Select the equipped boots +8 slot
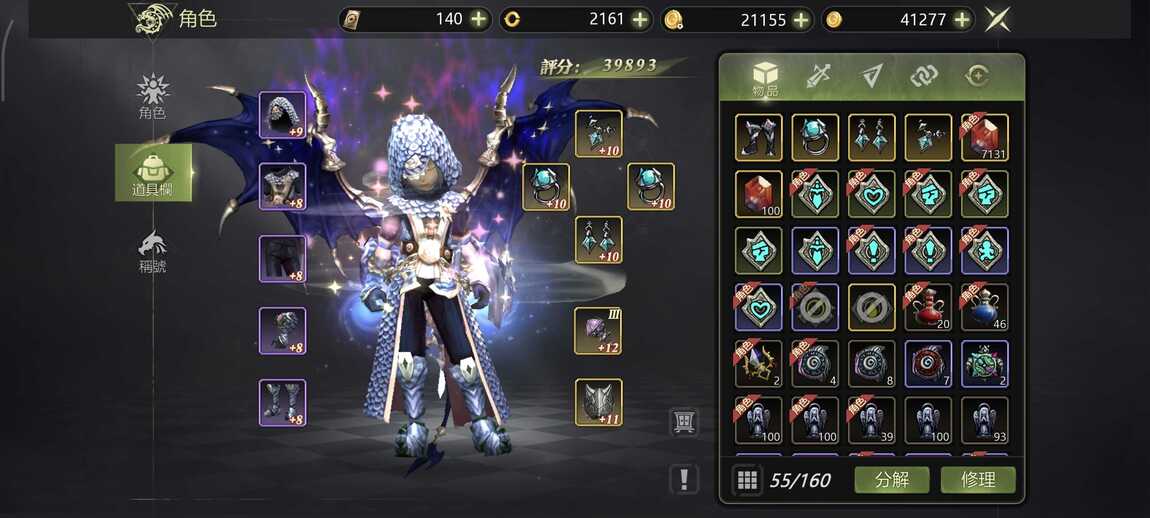 click(282, 403)
